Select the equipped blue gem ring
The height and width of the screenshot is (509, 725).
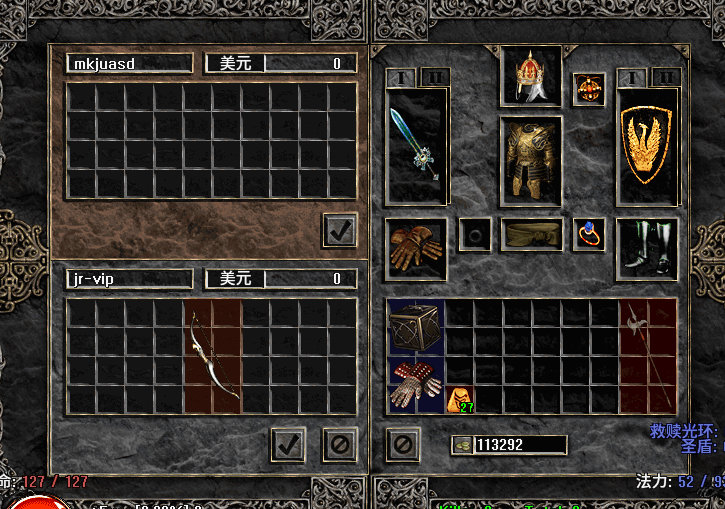(x=589, y=235)
